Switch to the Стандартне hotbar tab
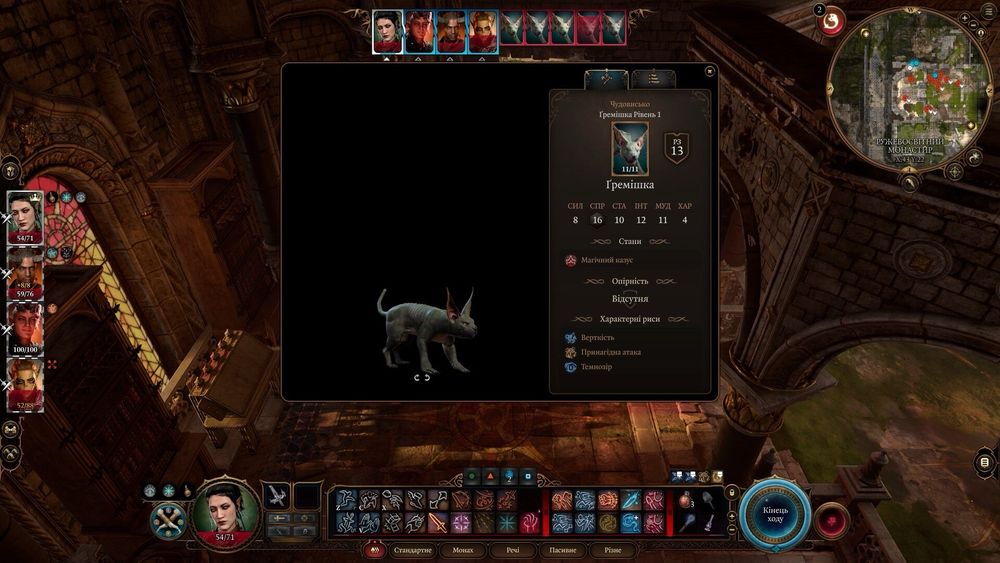 (x=412, y=550)
